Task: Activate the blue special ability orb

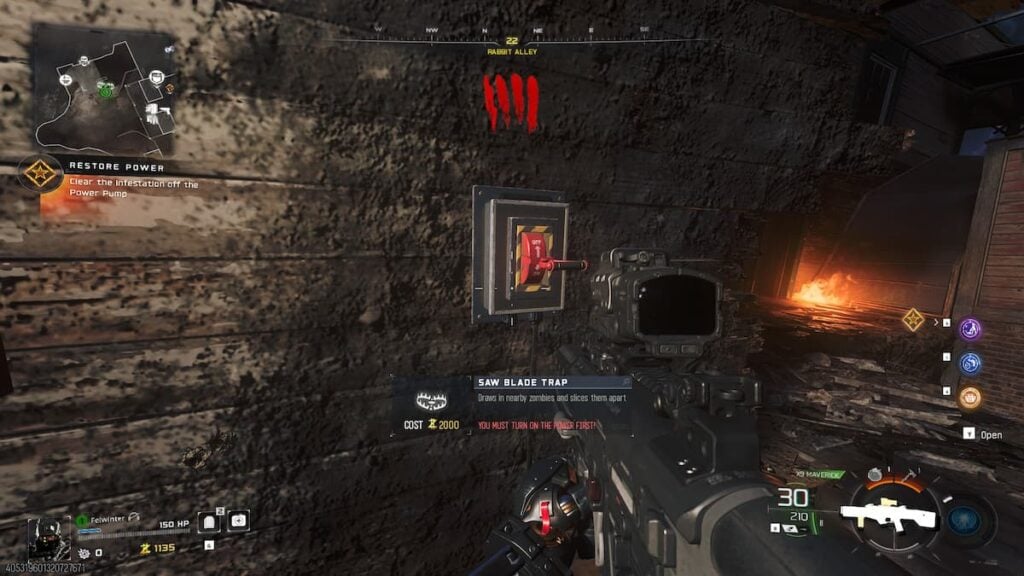Action: [x=967, y=518]
